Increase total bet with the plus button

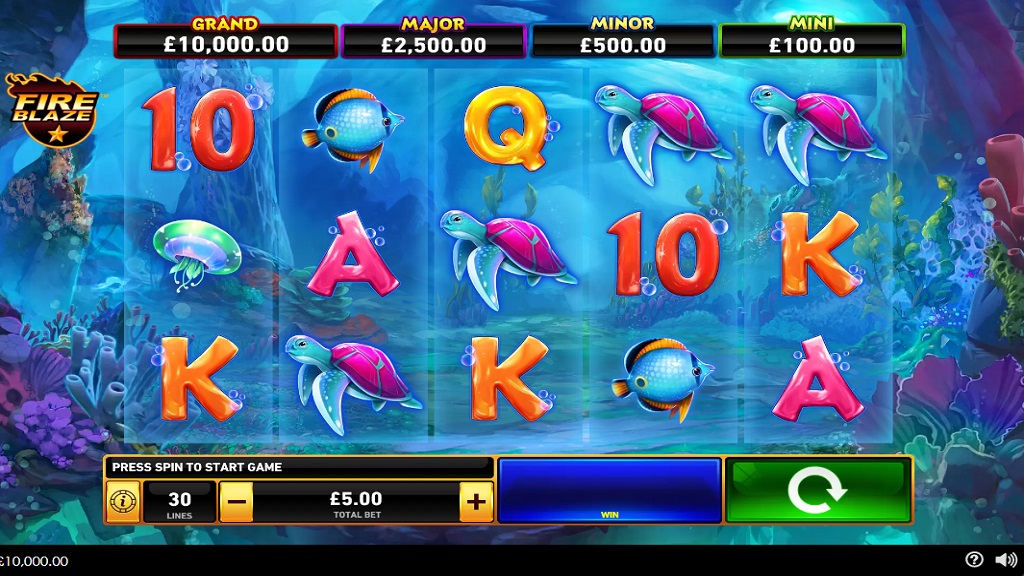coord(476,501)
